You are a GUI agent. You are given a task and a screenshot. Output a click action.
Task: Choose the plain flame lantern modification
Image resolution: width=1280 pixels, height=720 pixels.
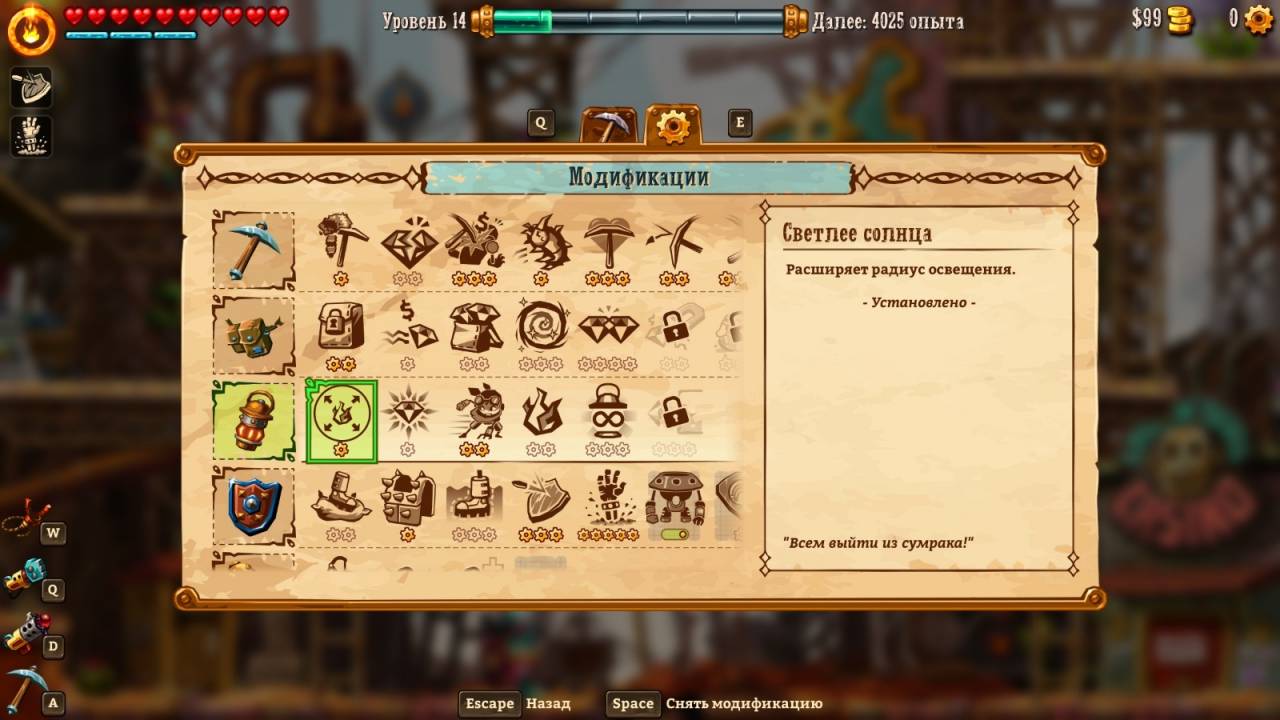coord(541,411)
